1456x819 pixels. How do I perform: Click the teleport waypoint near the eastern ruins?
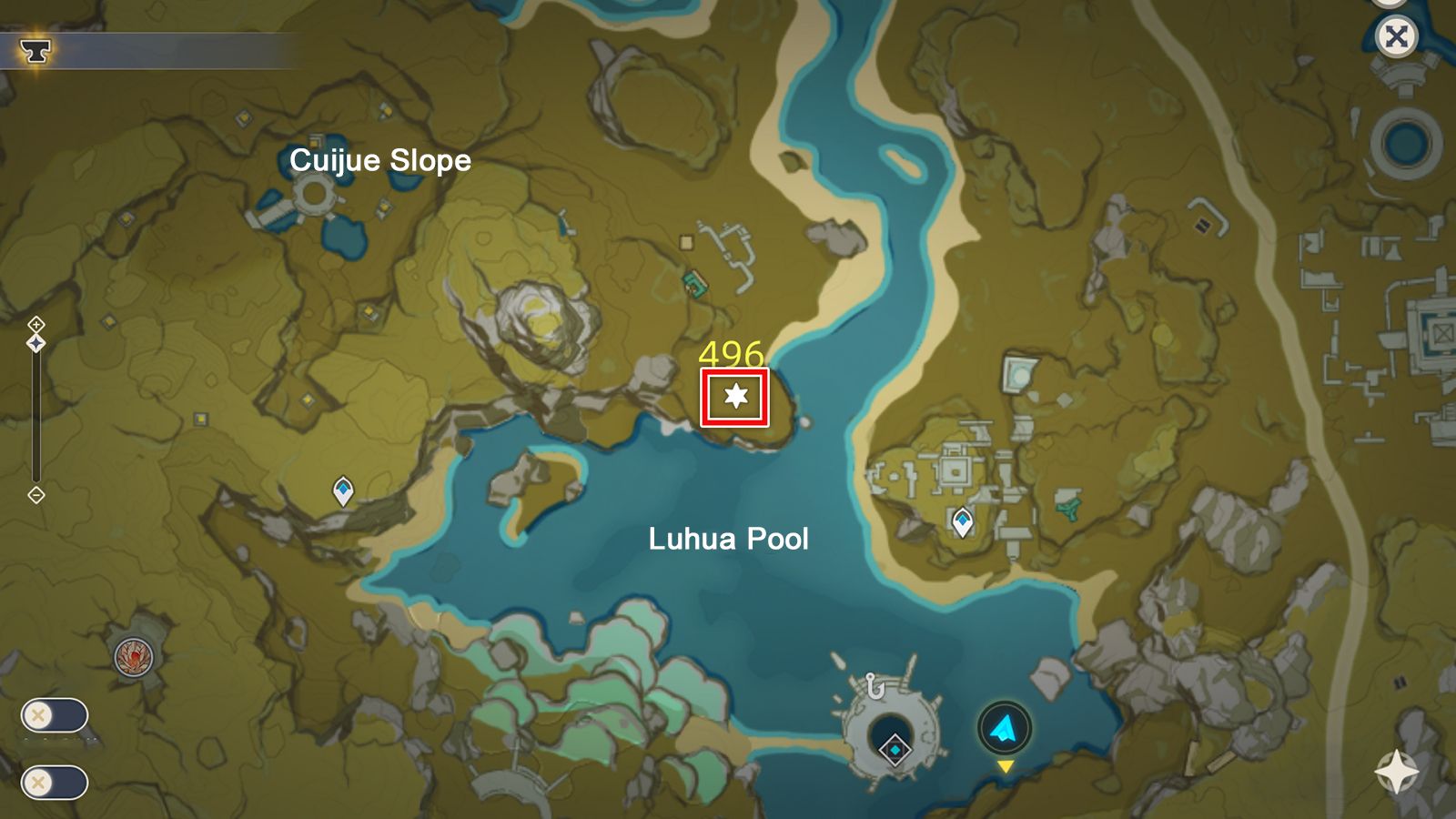(961, 521)
